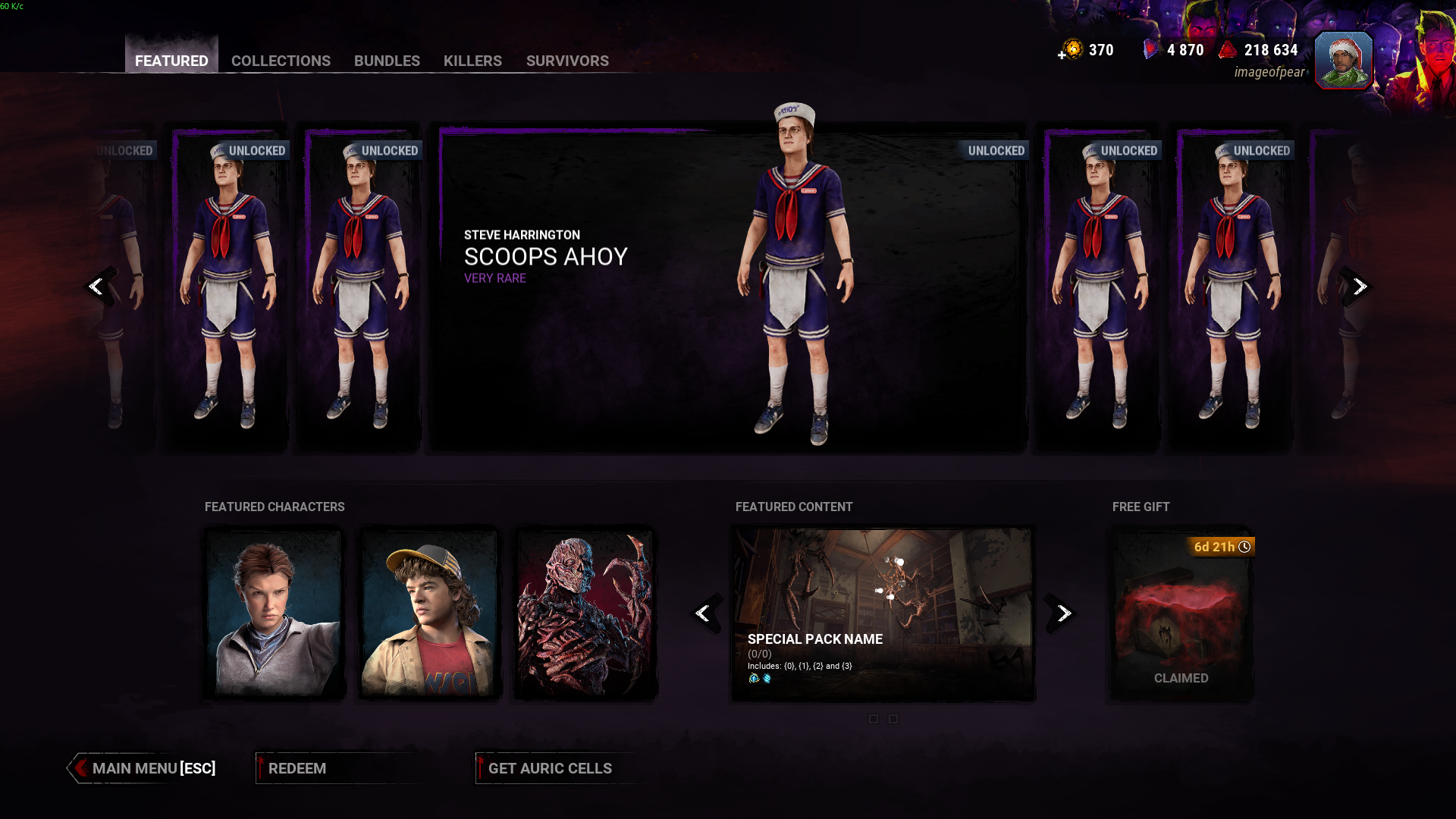Open the Special Pack Name featured content
This screenshot has width=1456, height=819.
click(x=882, y=614)
